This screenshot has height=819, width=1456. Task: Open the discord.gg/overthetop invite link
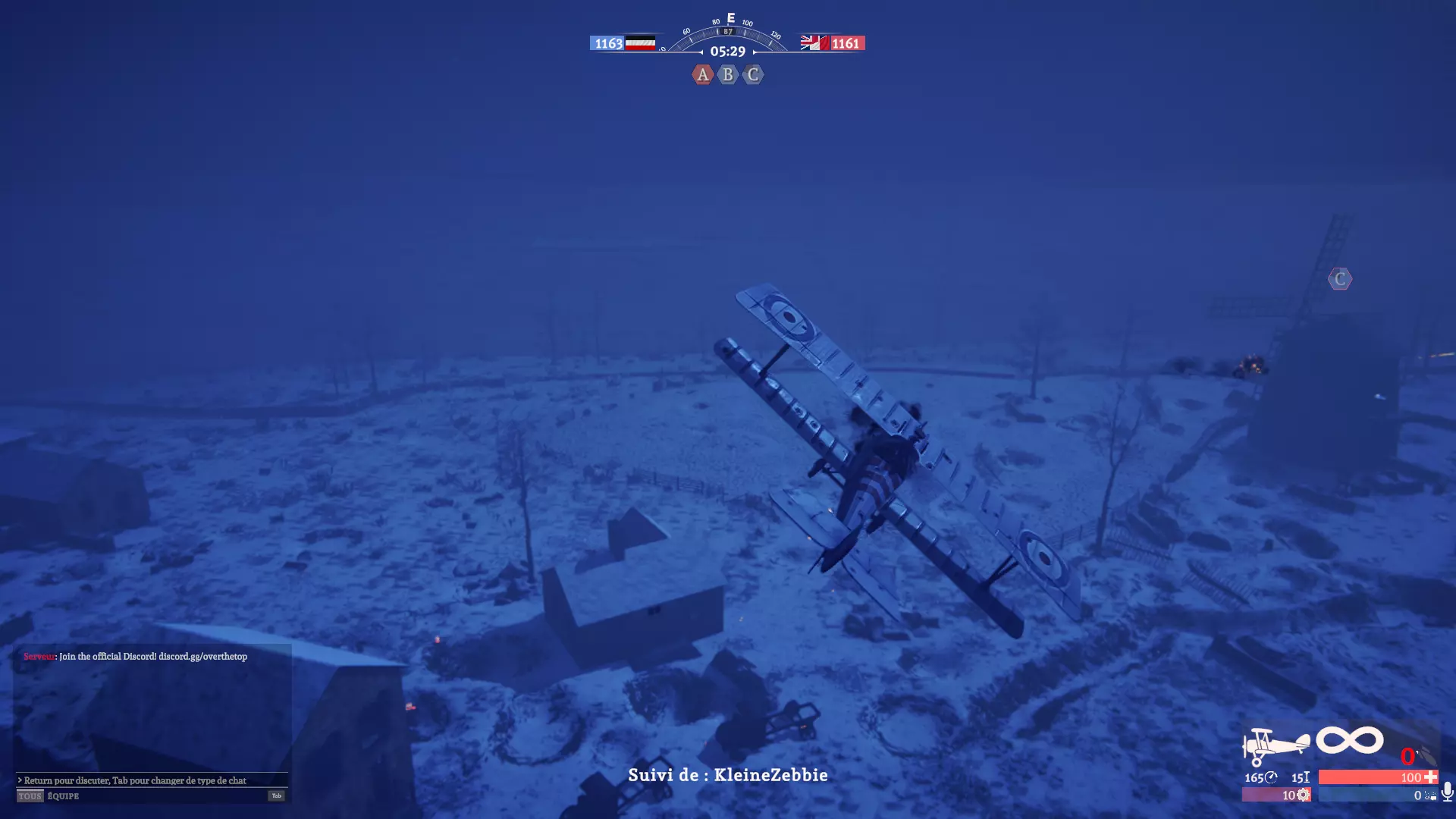coord(202,658)
